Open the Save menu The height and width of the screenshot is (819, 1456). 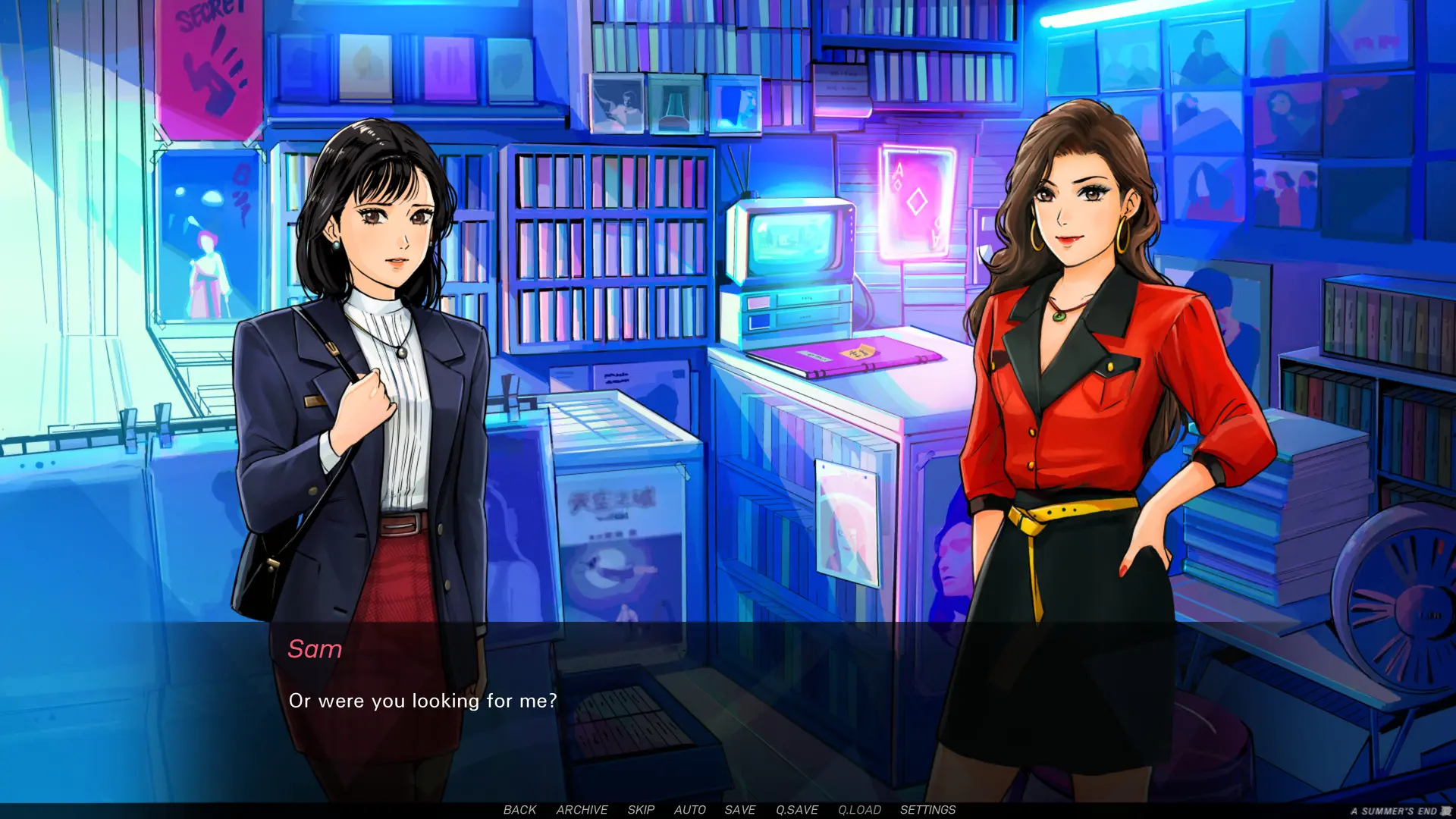click(740, 810)
